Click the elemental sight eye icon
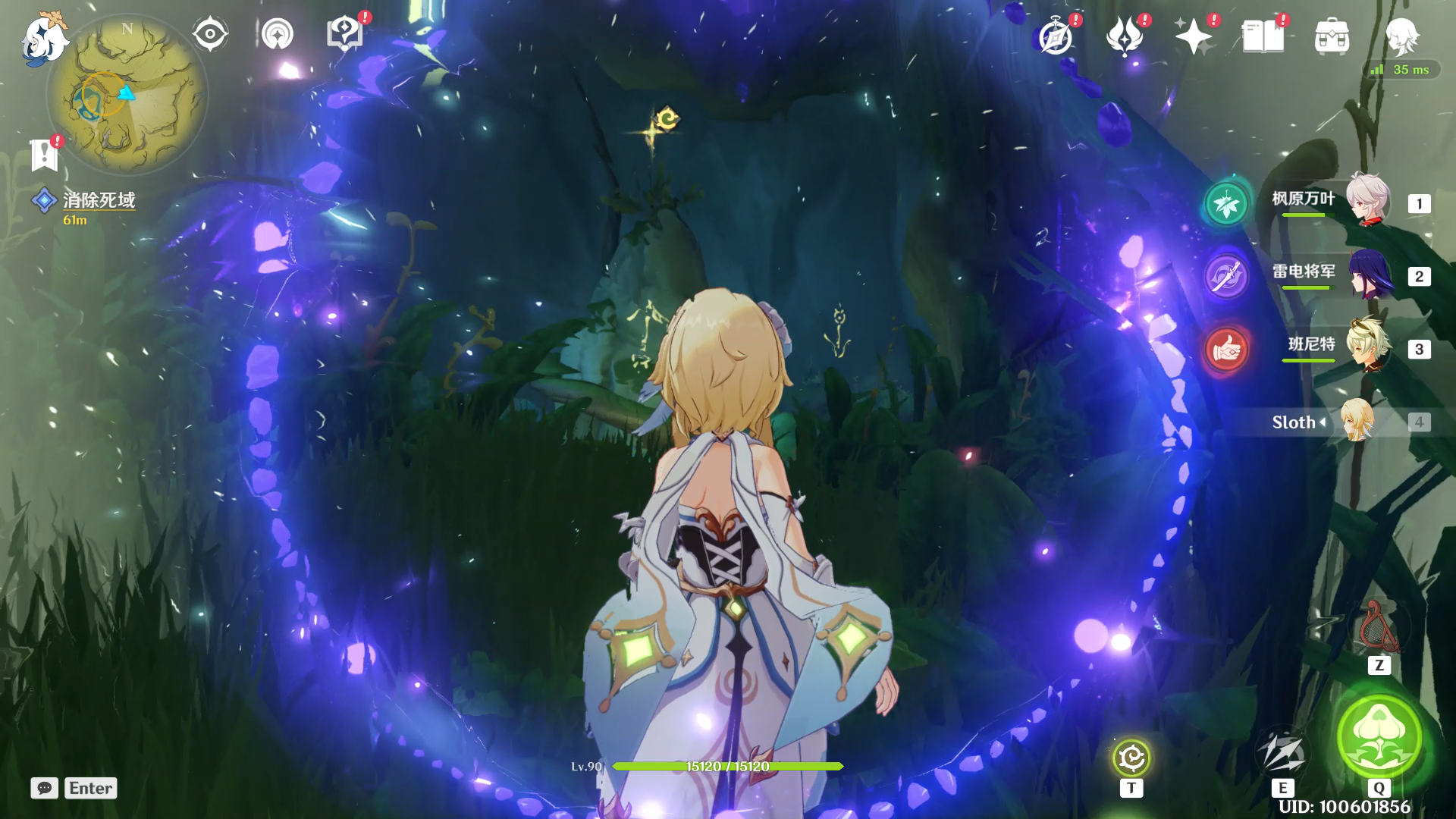 [210, 34]
